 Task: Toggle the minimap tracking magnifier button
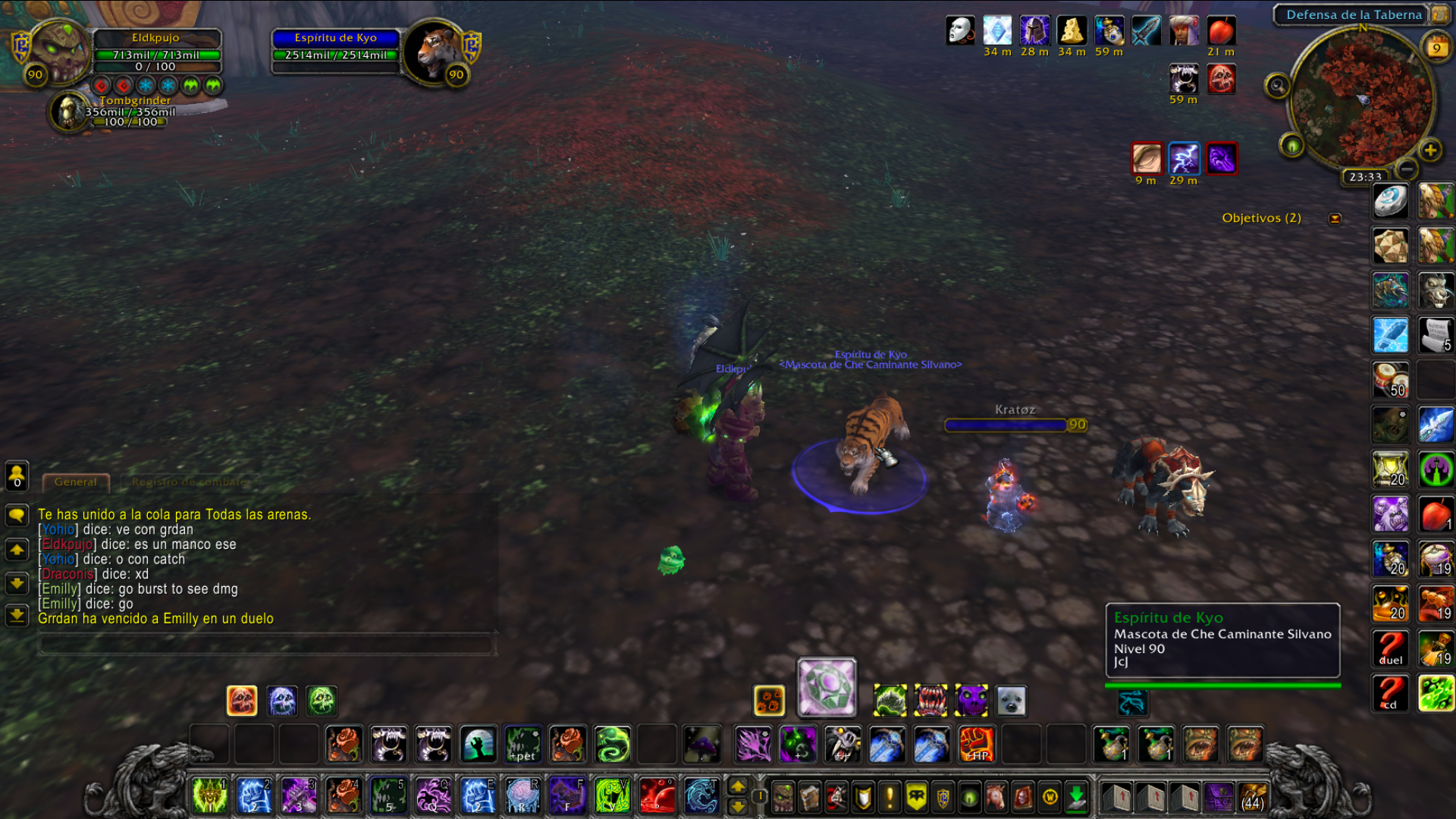click(1277, 86)
